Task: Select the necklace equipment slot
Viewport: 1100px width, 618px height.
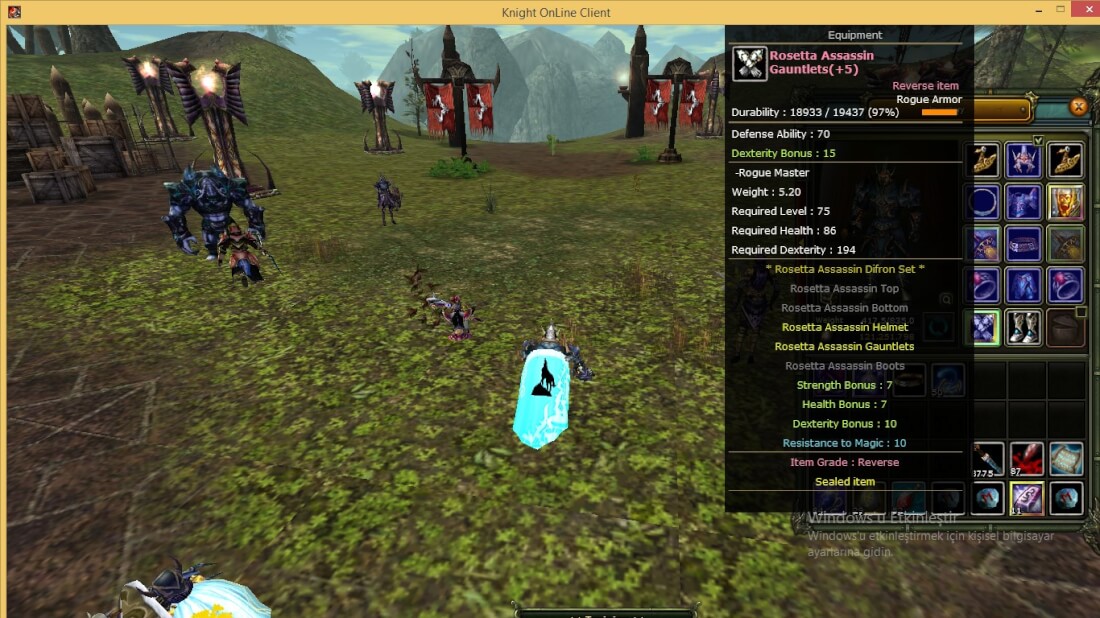Action: point(984,202)
